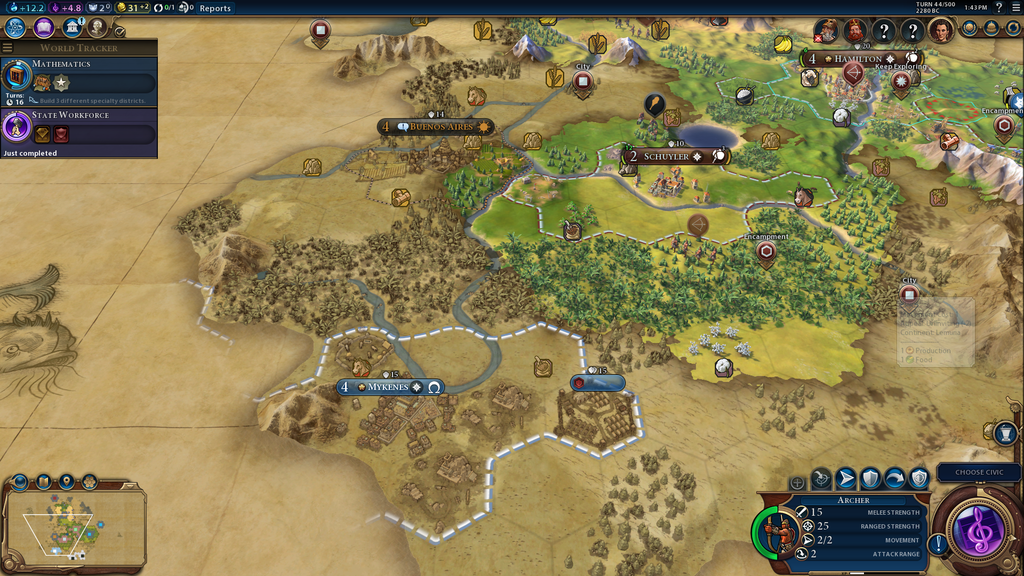Screen dimensions: 1024x576
Task: Activate the Archer's move-to command
Action: (x=846, y=479)
